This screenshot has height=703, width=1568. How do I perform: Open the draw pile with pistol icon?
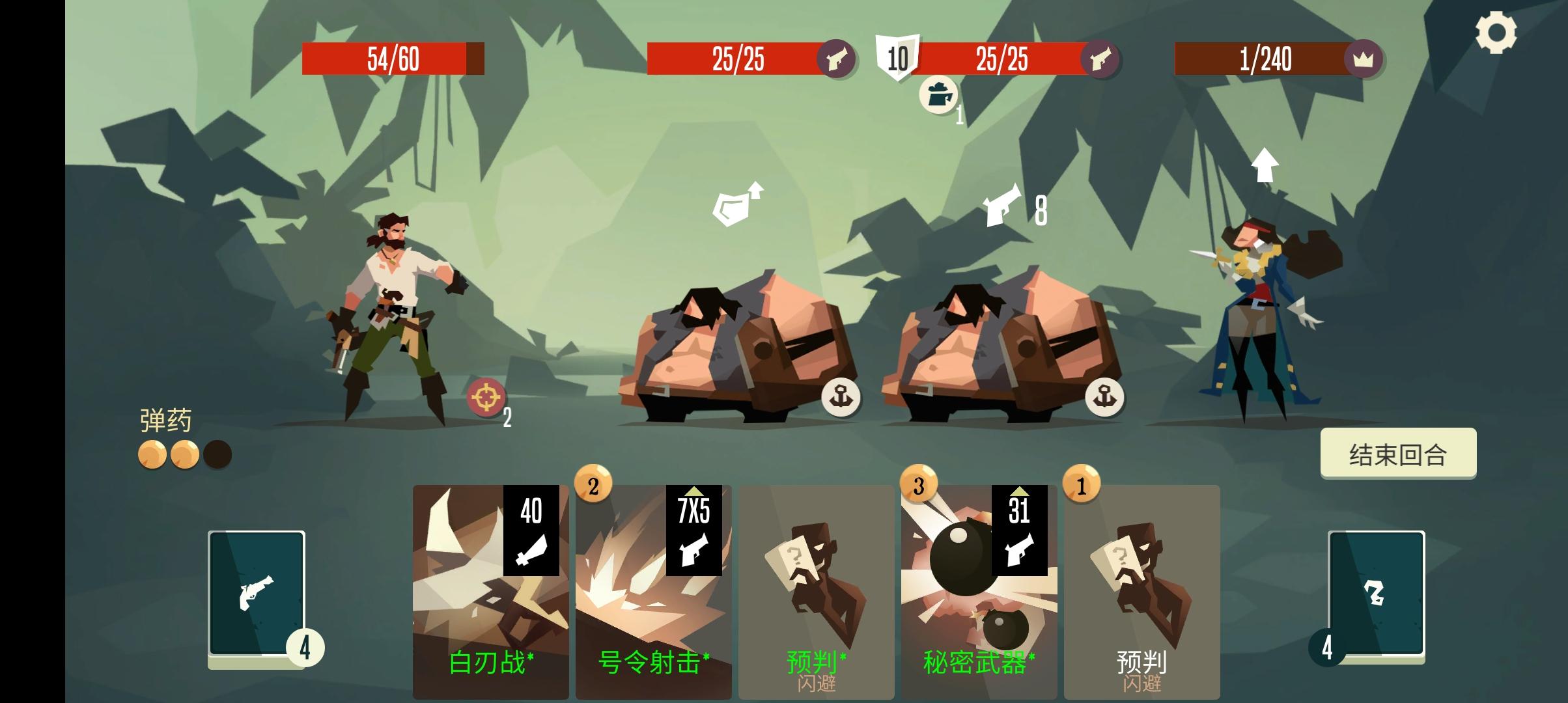click(x=258, y=592)
